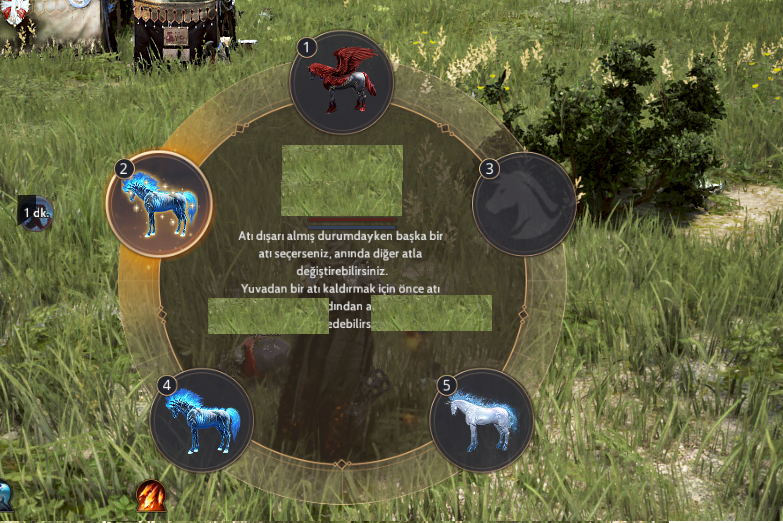Click the empty horse-head slot 3
This screenshot has width=783, height=523.
(x=524, y=204)
